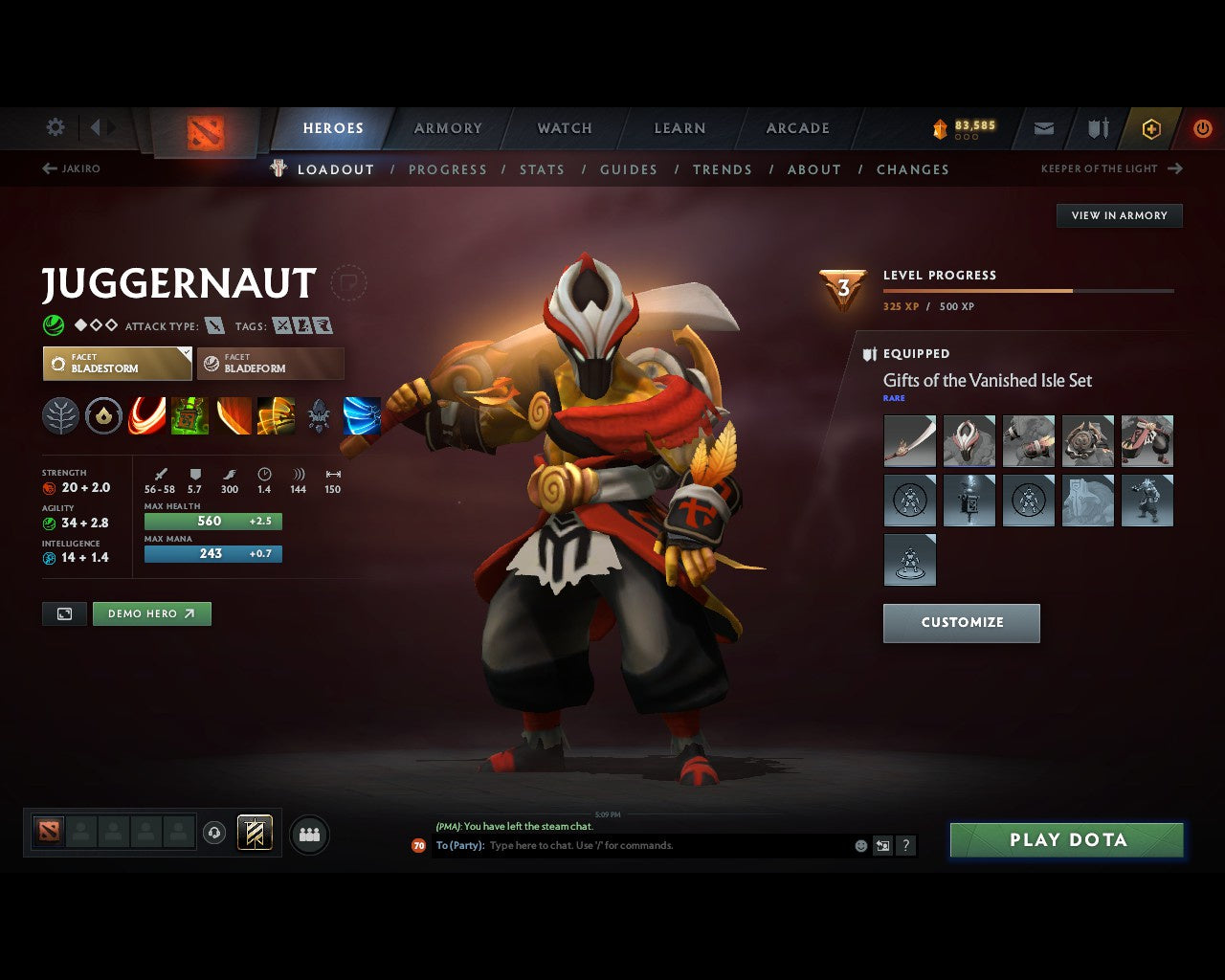
Task: Click the Dota Plus hexagon icon
Action: (x=1151, y=127)
